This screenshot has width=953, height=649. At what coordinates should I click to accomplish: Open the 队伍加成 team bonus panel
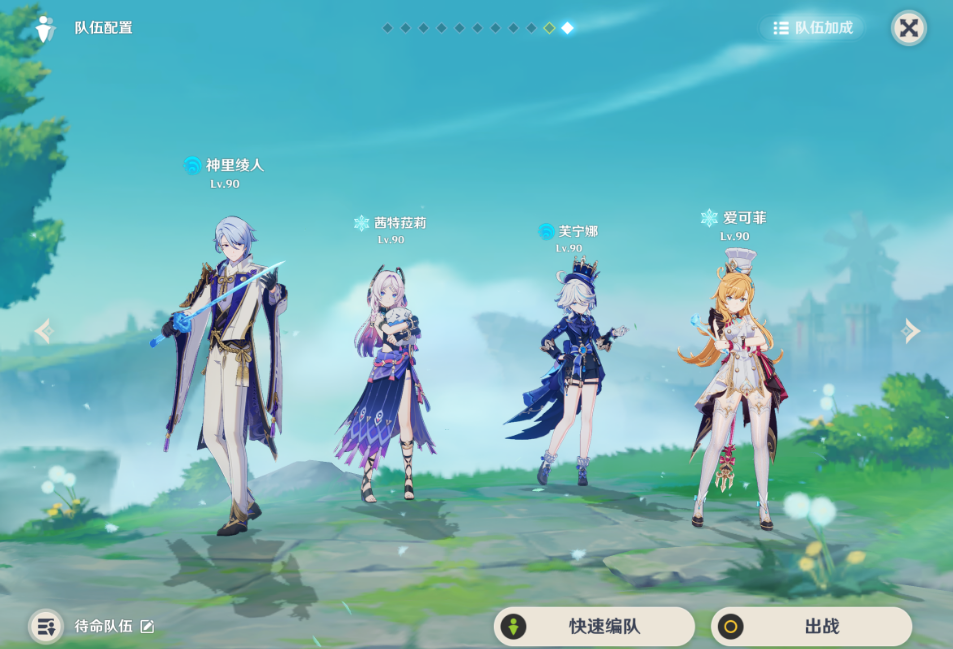click(x=813, y=28)
